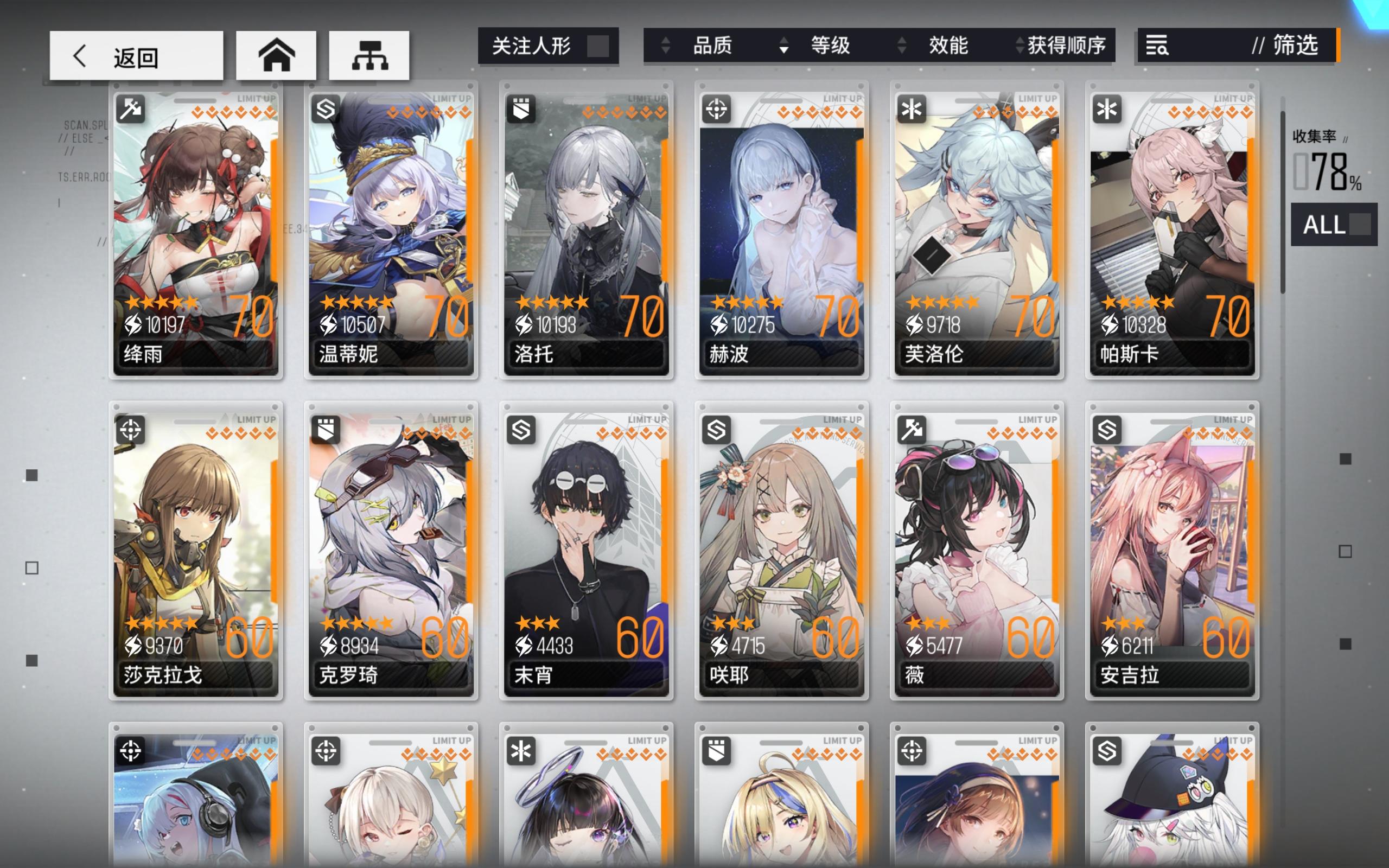1389x868 pixels.
Task: Click the S-class icon on 温蒂妮's card
Action: coord(325,108)
